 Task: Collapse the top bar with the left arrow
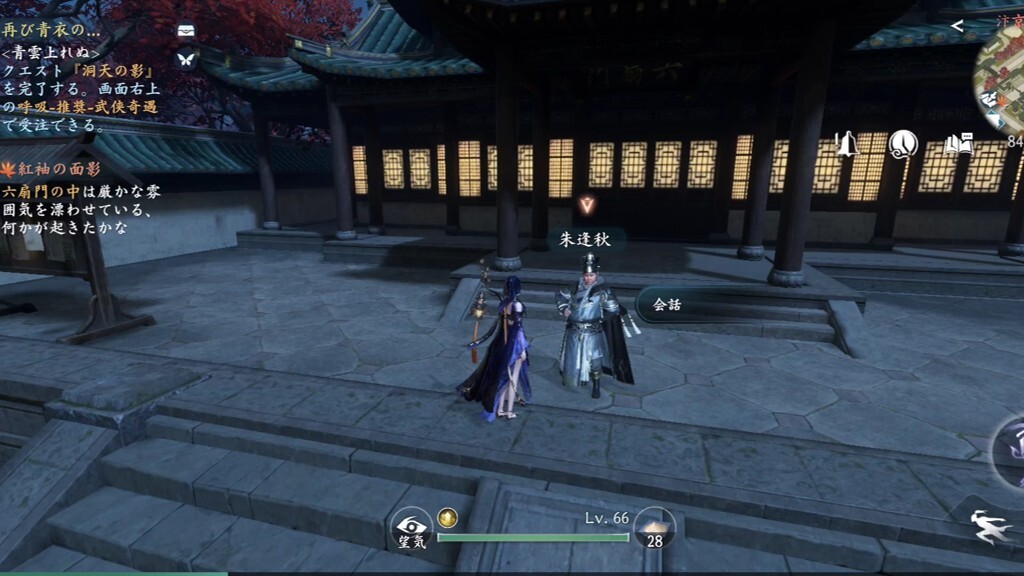coord(957,26)
